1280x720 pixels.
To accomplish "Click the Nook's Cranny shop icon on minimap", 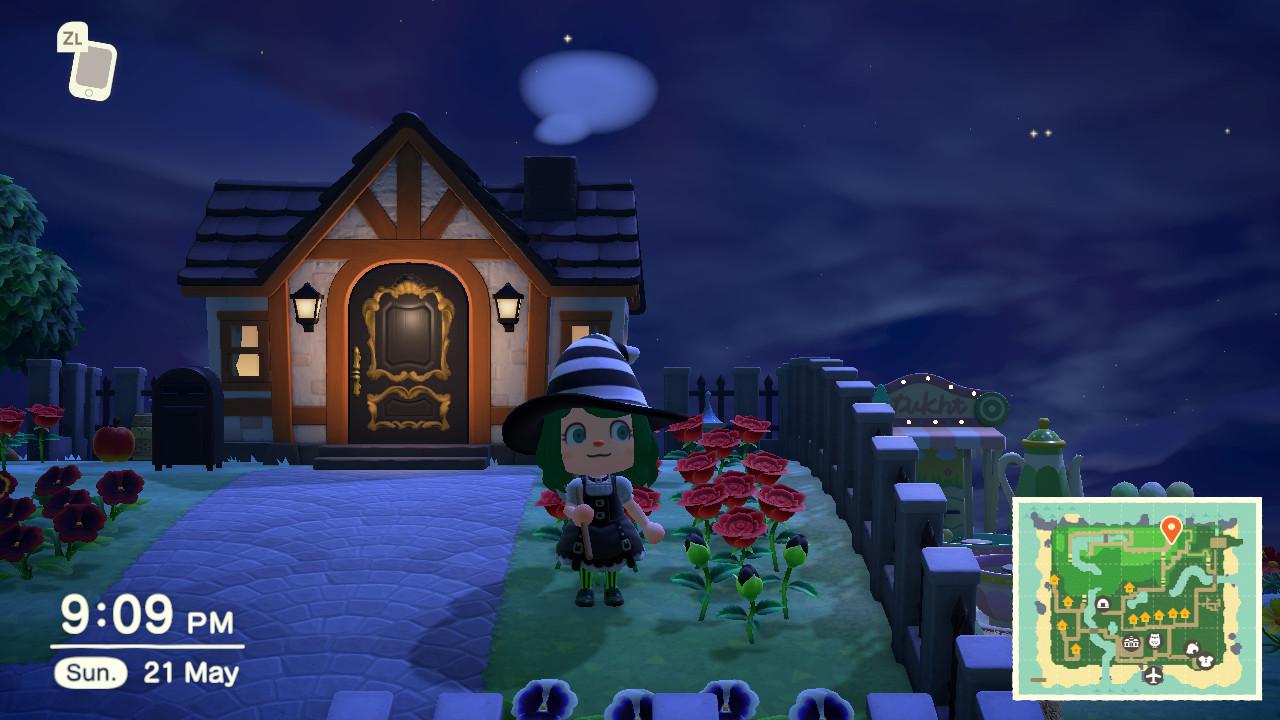I will pos(1192,648).
